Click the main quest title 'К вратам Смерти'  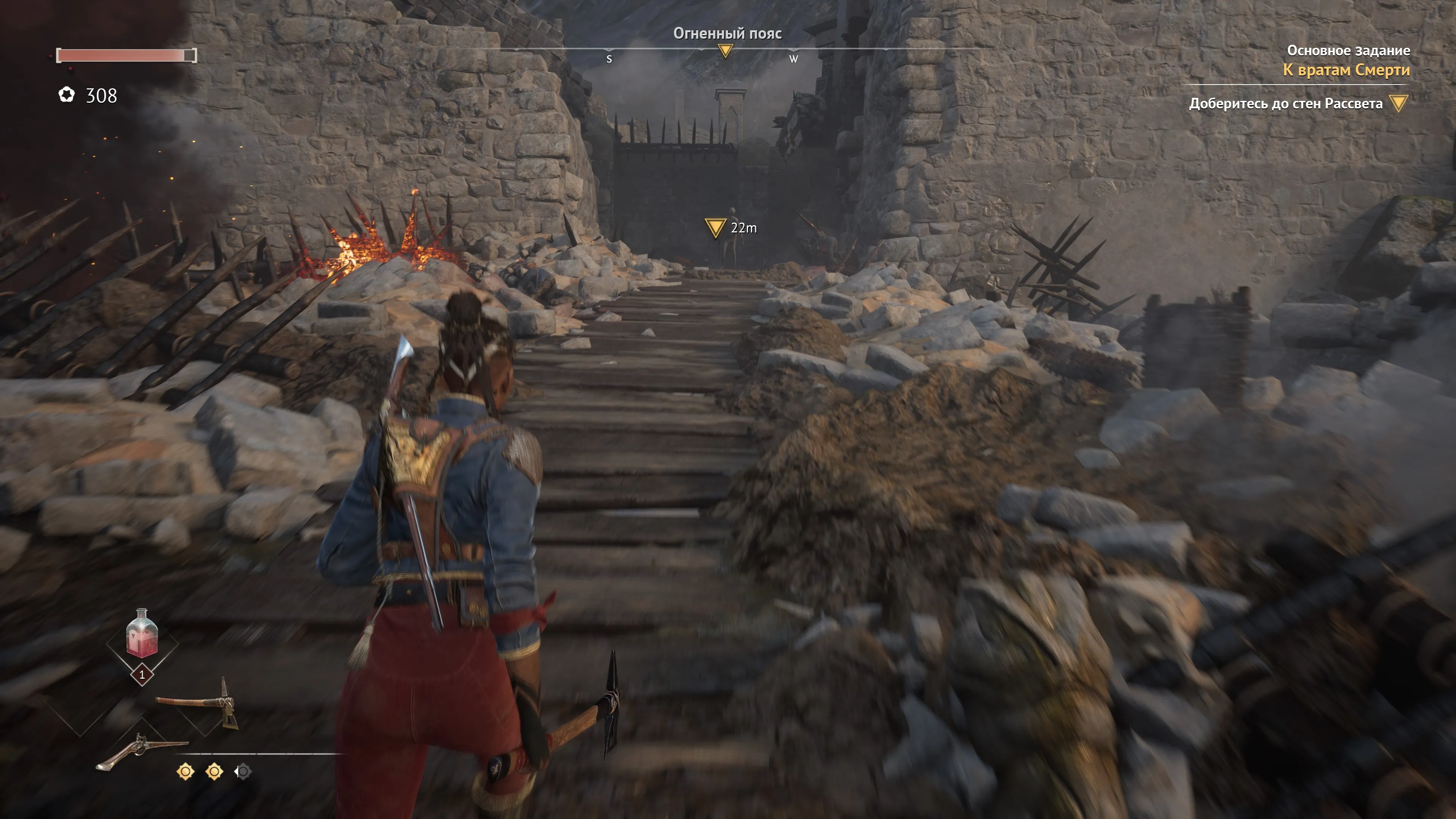point(1346,70)
